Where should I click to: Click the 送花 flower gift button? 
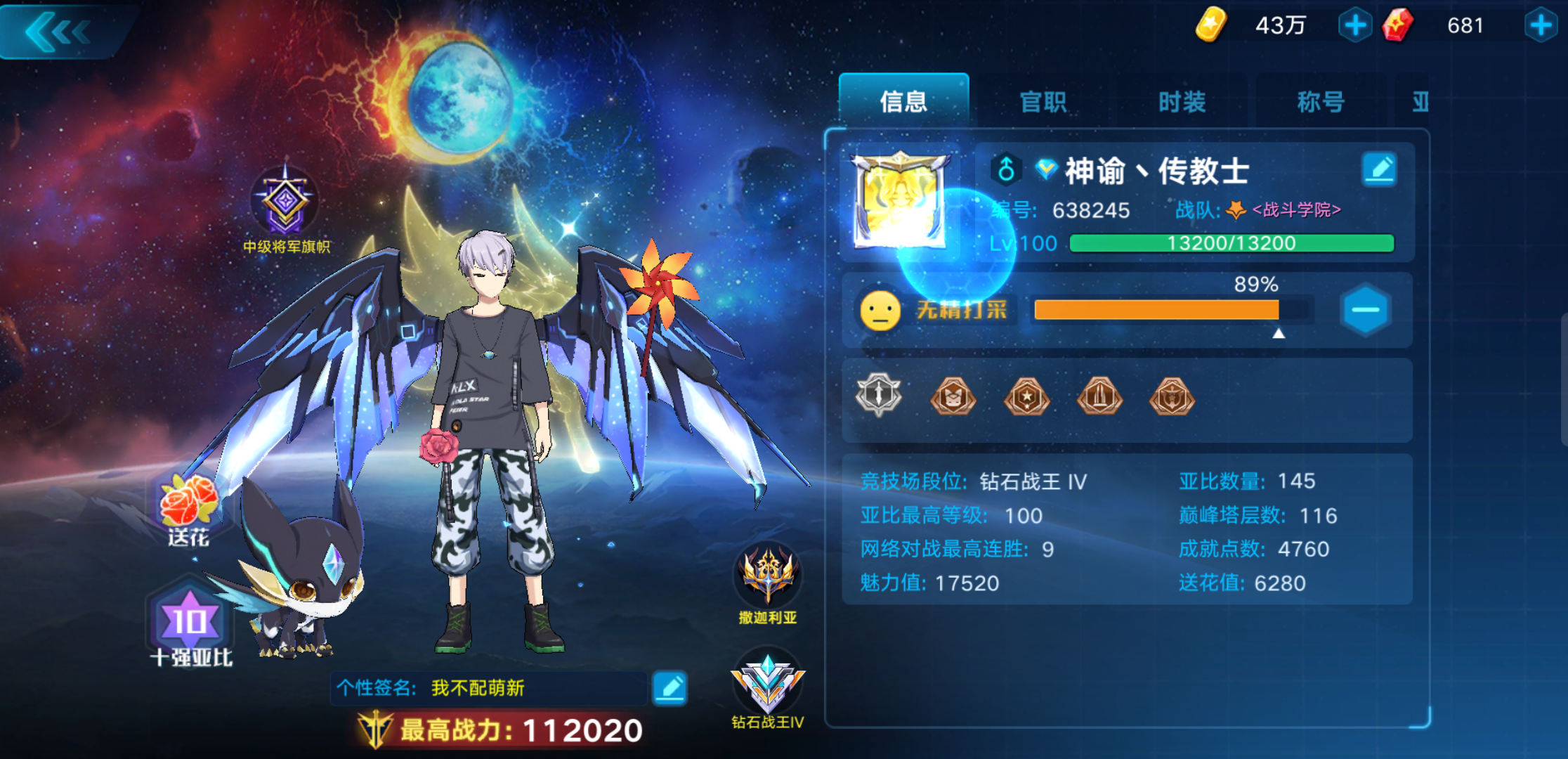coord(187,506)
